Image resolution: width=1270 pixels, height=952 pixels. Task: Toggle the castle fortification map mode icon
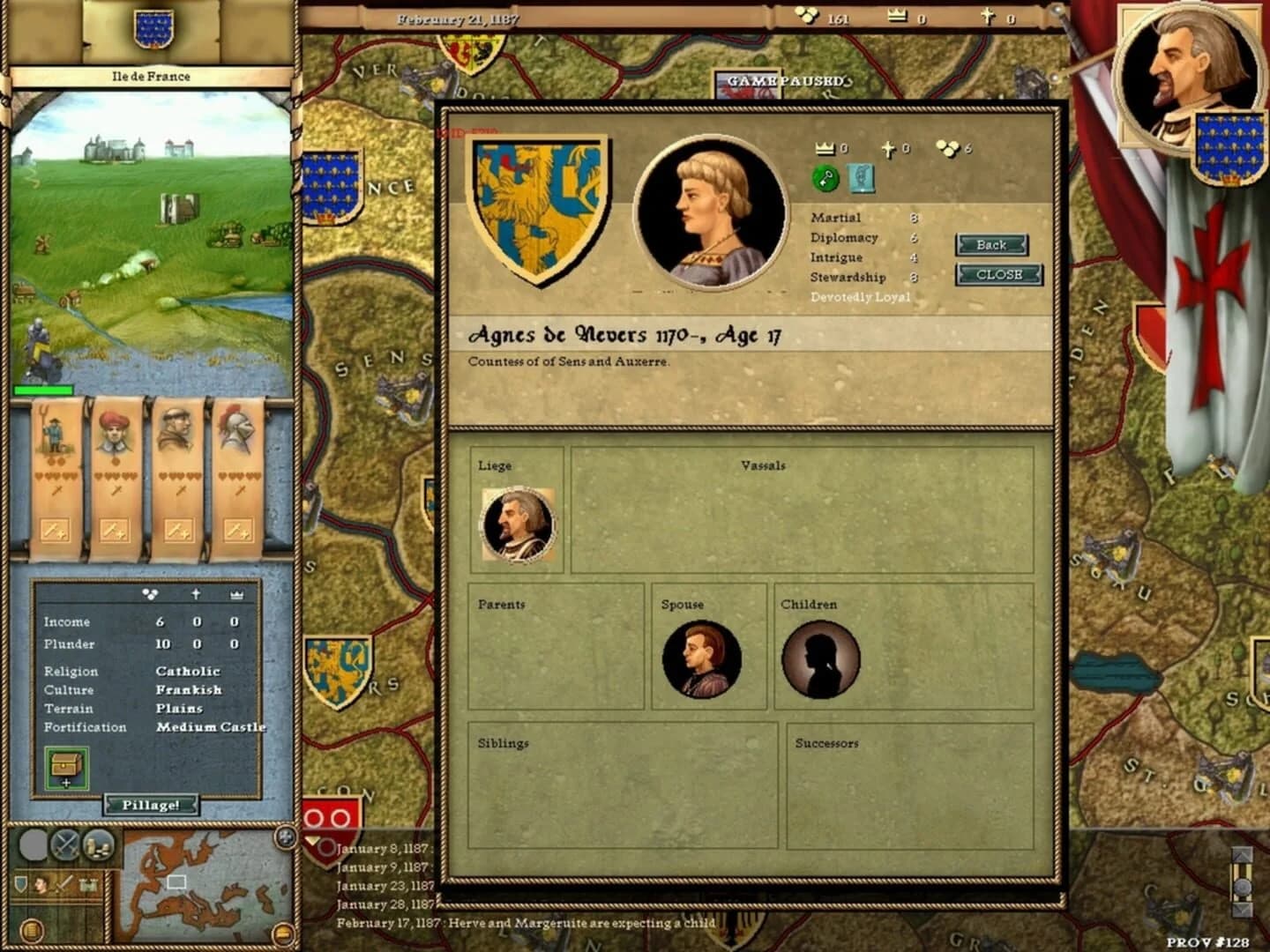point(88,883)
